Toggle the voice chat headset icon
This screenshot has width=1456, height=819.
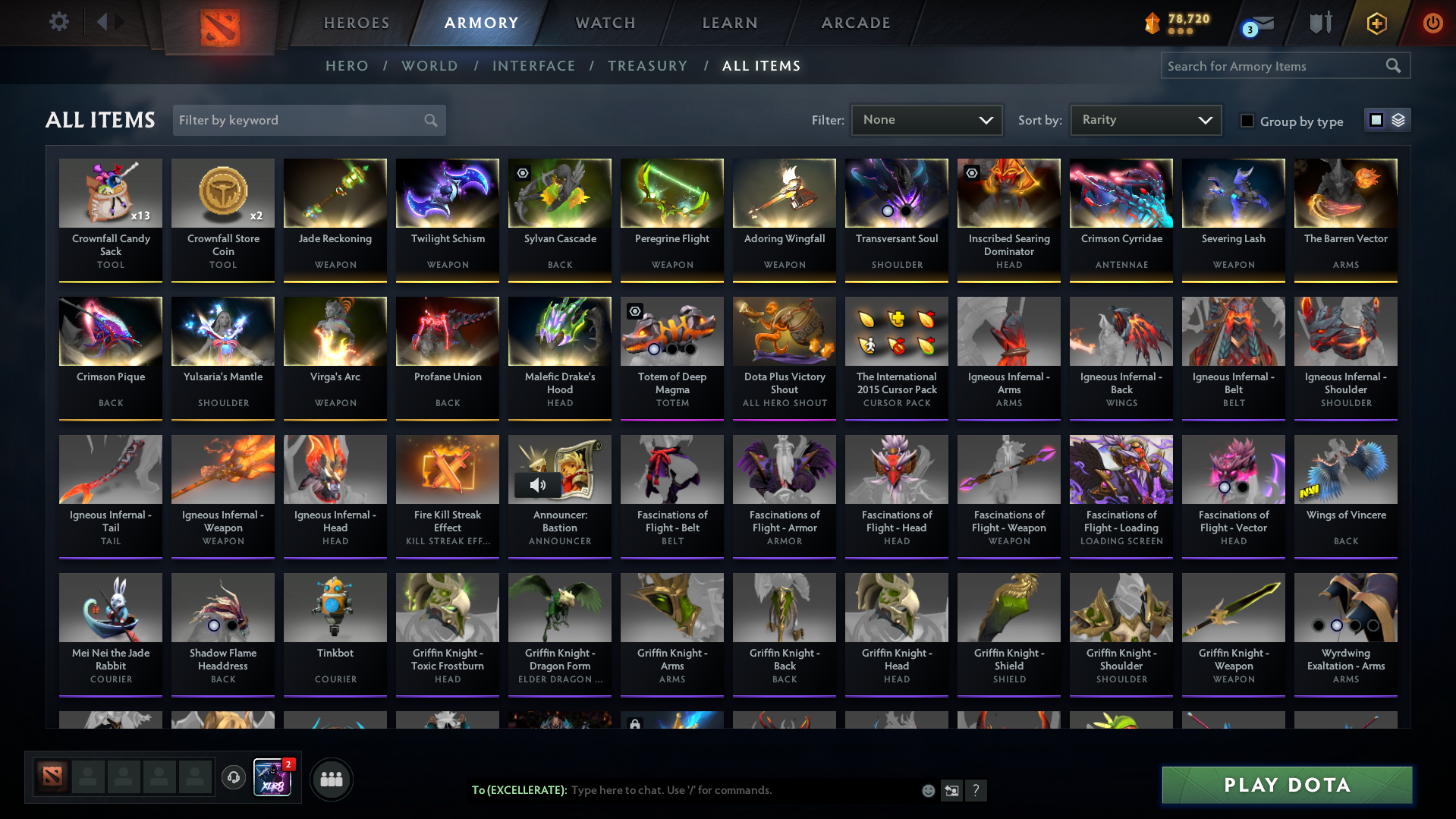click(233, 778)
